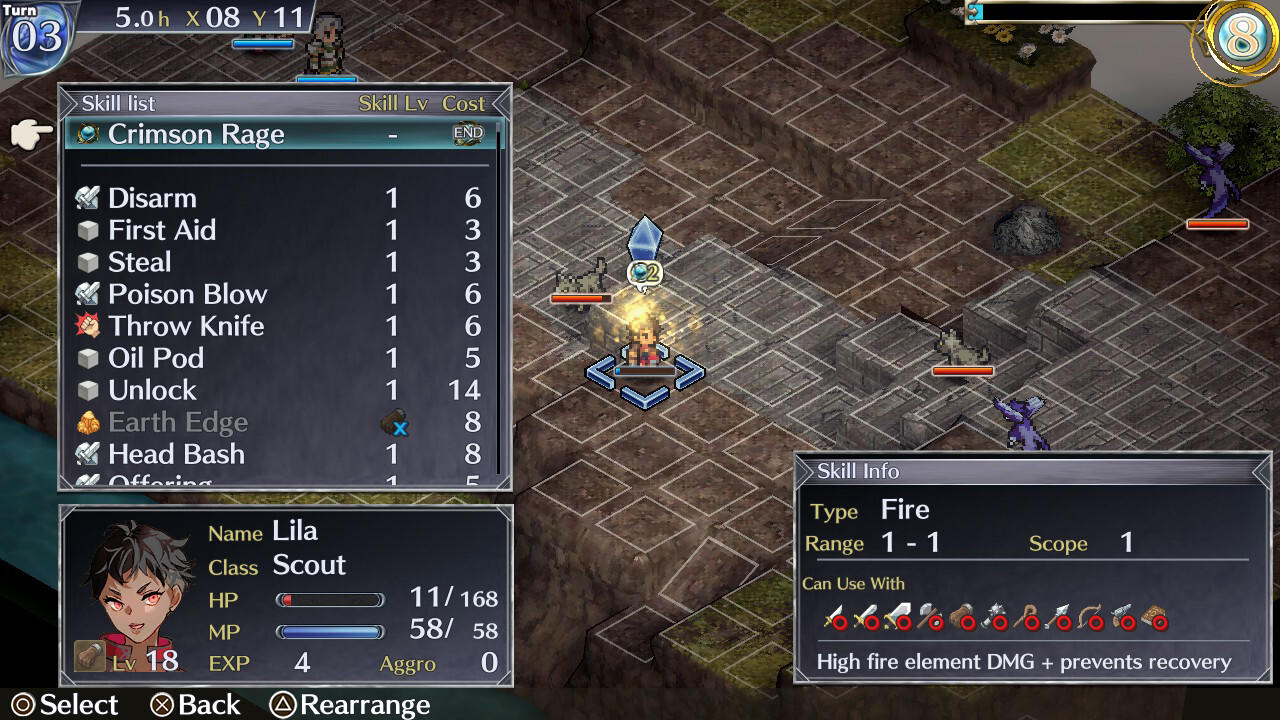Click the bow icon in the Skill Info panel
1280x720 pixels.
pos(1089,613)
